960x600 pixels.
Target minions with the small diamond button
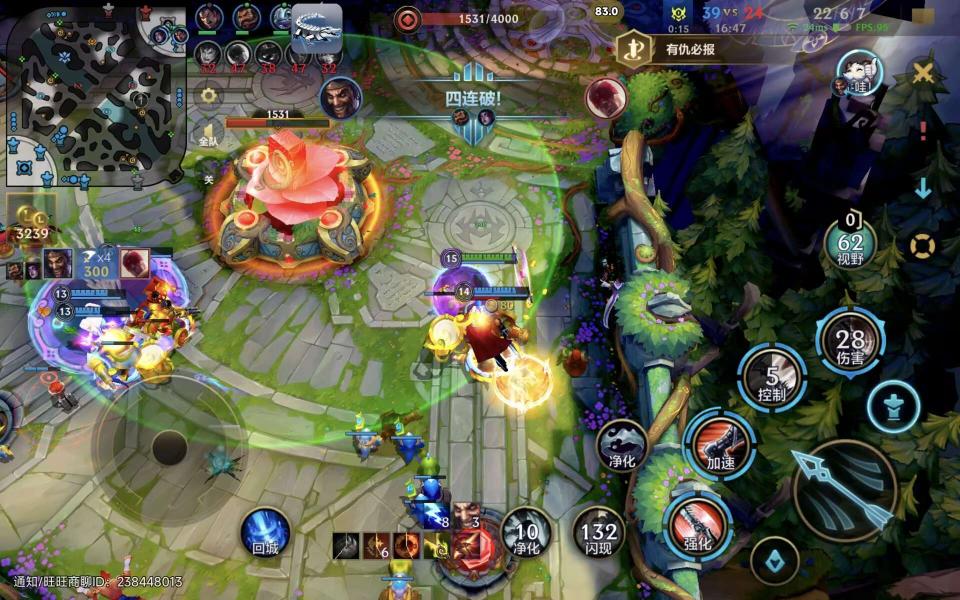(774, 561)
